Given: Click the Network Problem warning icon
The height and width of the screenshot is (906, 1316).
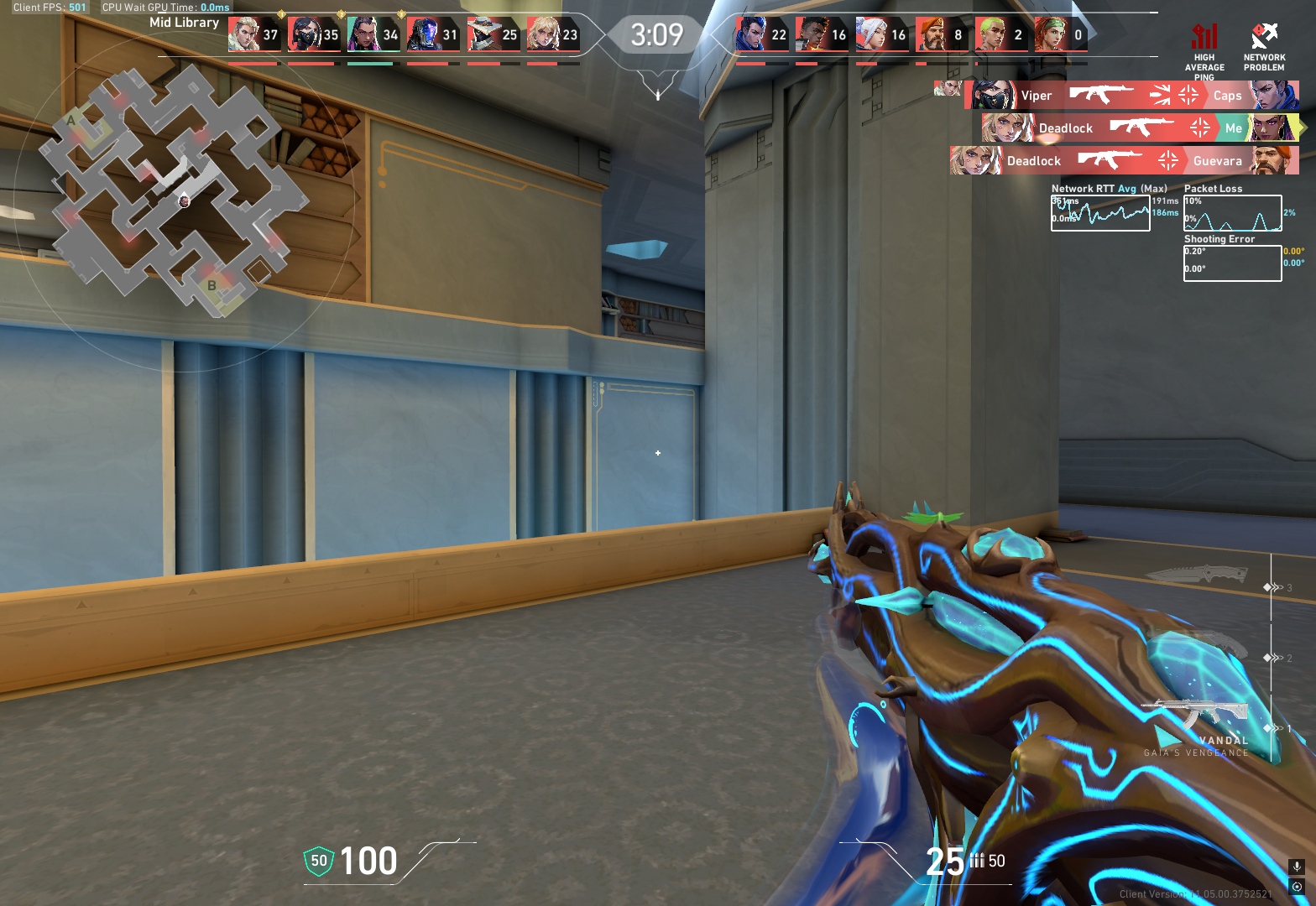Looking at the screenshot, I should tap(1264, 37).
